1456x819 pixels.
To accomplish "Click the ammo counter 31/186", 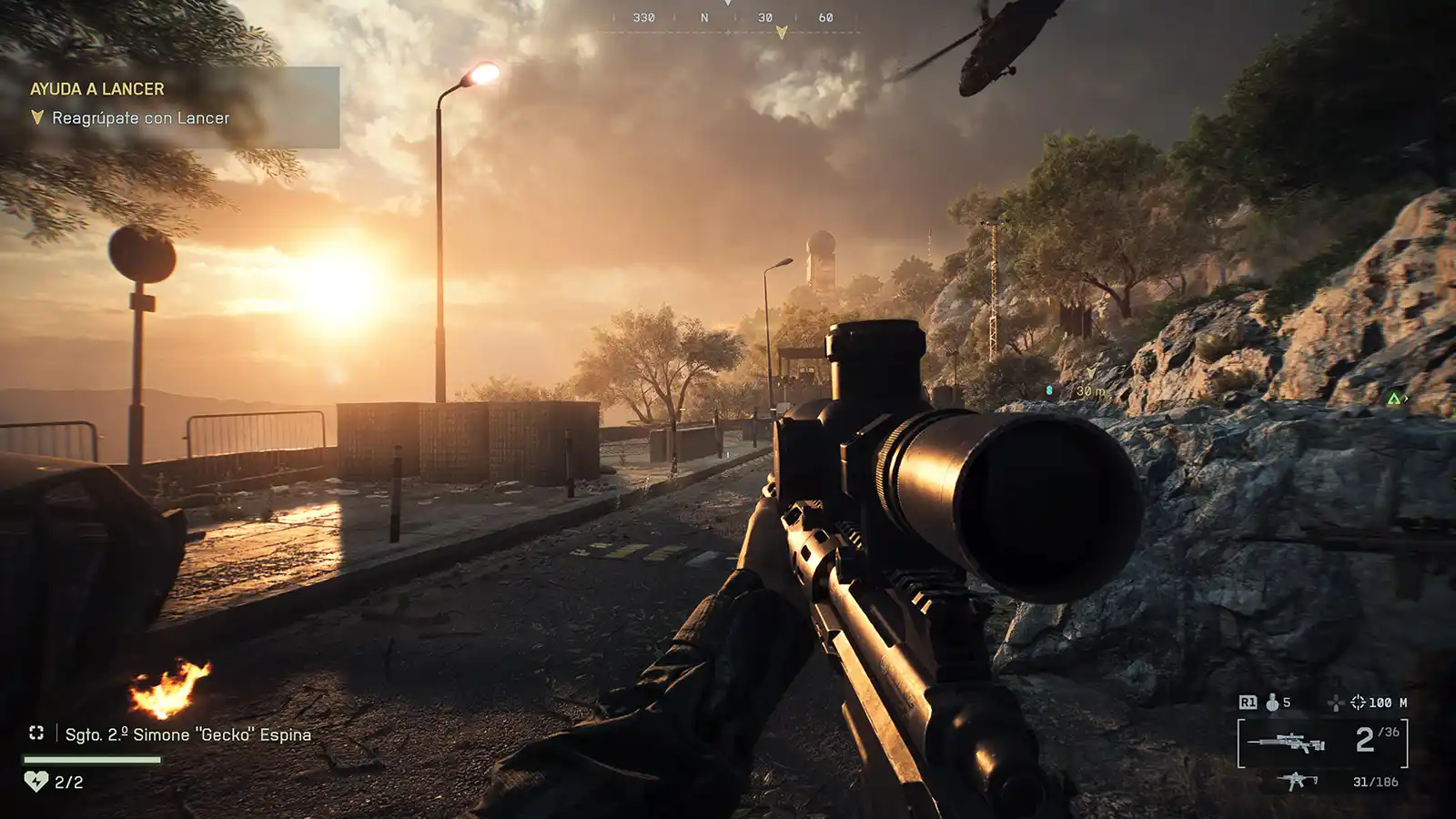I will coord(1375,782).
